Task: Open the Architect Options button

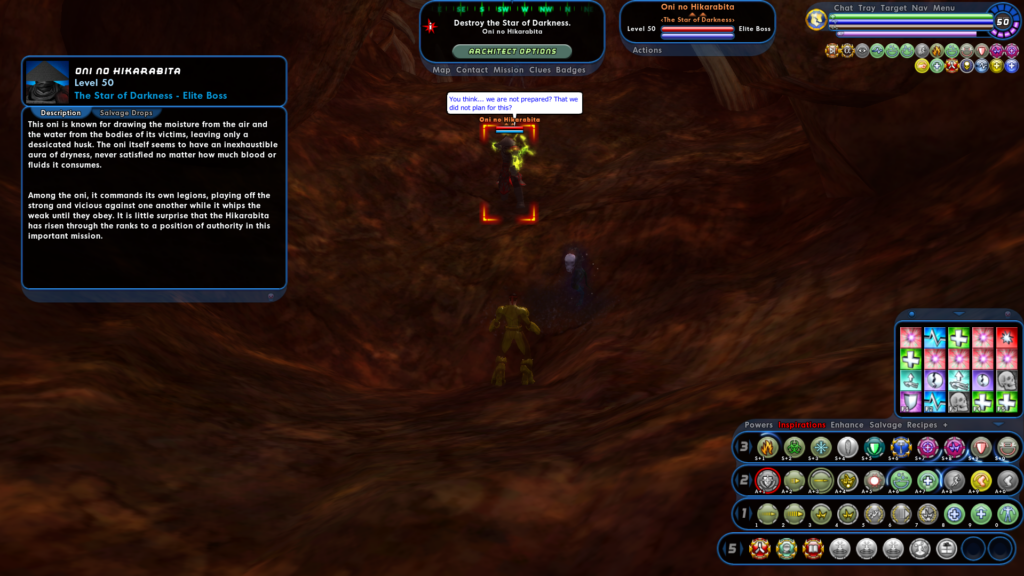Action: click(512, 51)
